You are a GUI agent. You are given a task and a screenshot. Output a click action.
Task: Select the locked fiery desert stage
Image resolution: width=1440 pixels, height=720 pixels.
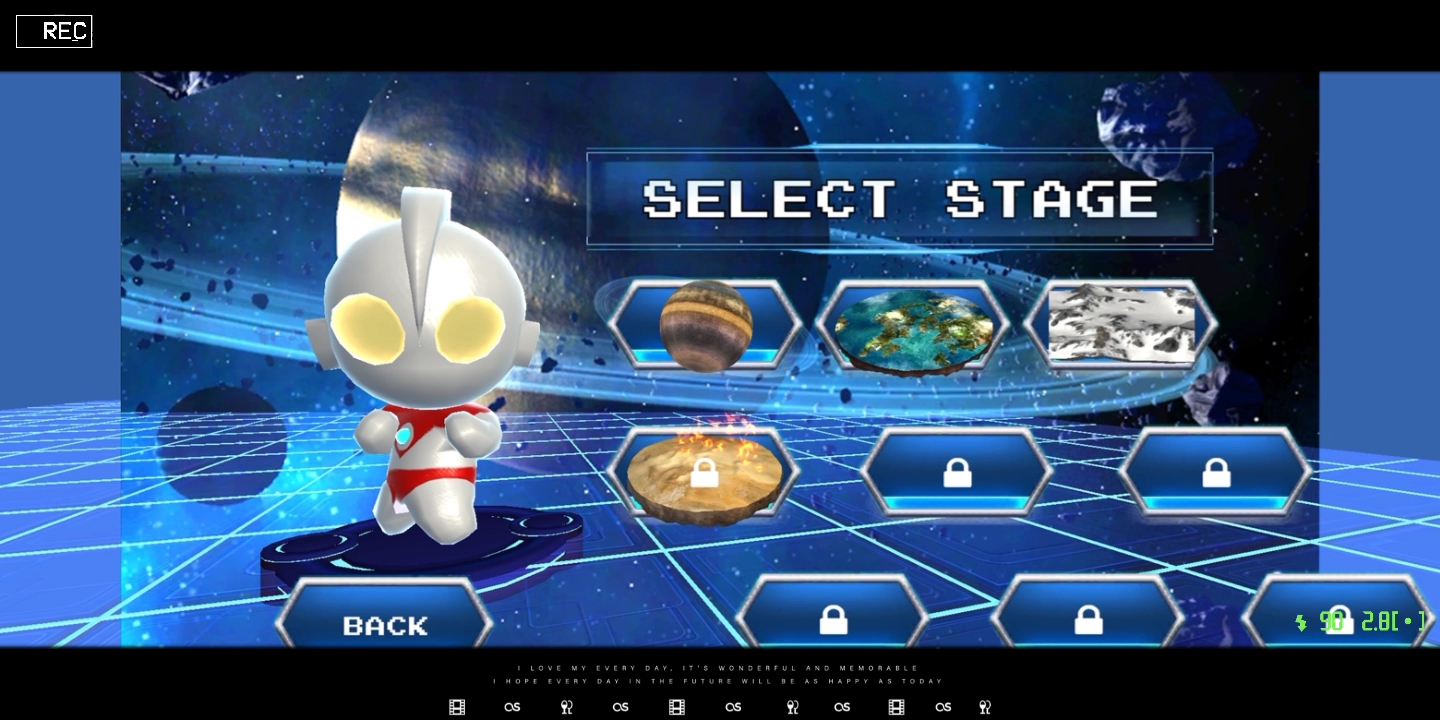point(703,474)
